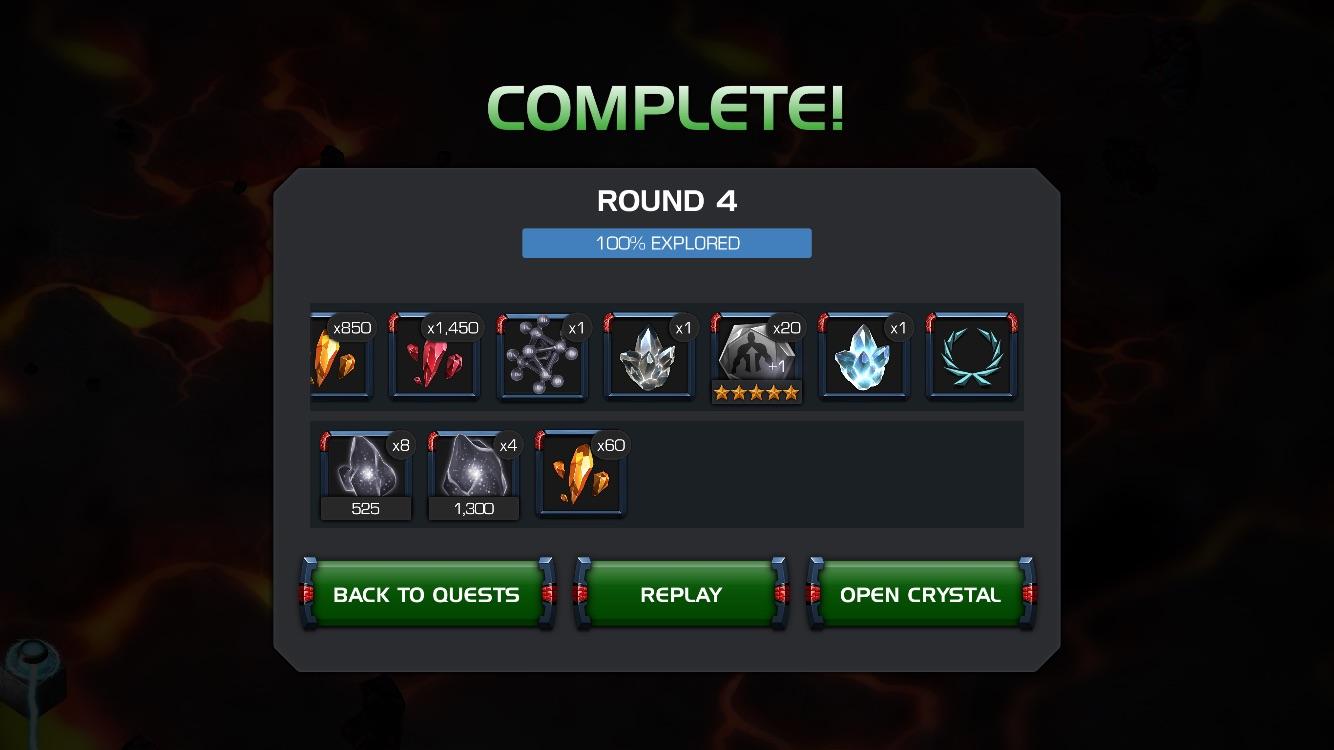
Task: Click the 100% Explored progress bar
Action: coord(666,242)
